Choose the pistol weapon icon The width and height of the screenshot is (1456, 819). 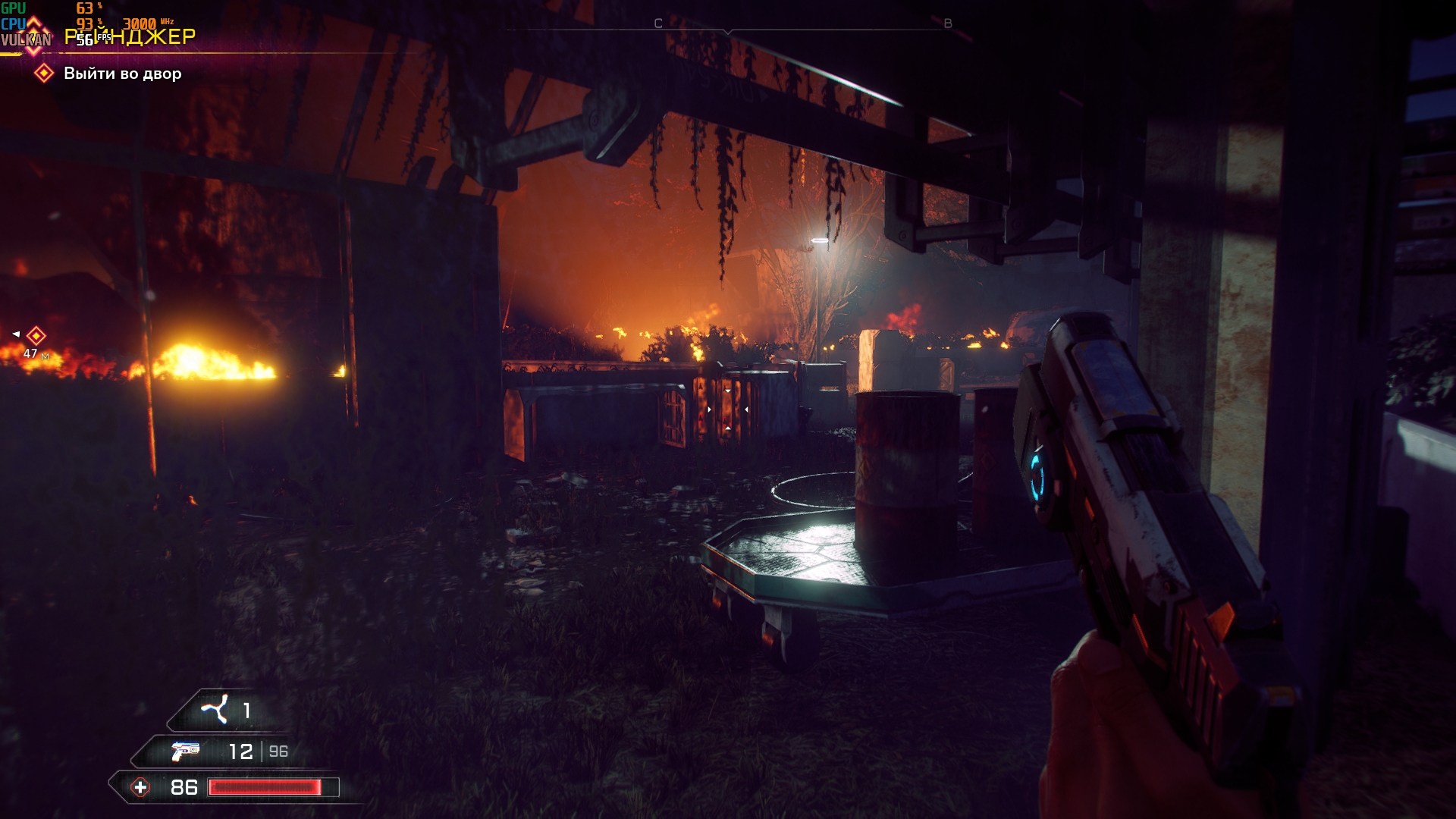click(185, 751)
